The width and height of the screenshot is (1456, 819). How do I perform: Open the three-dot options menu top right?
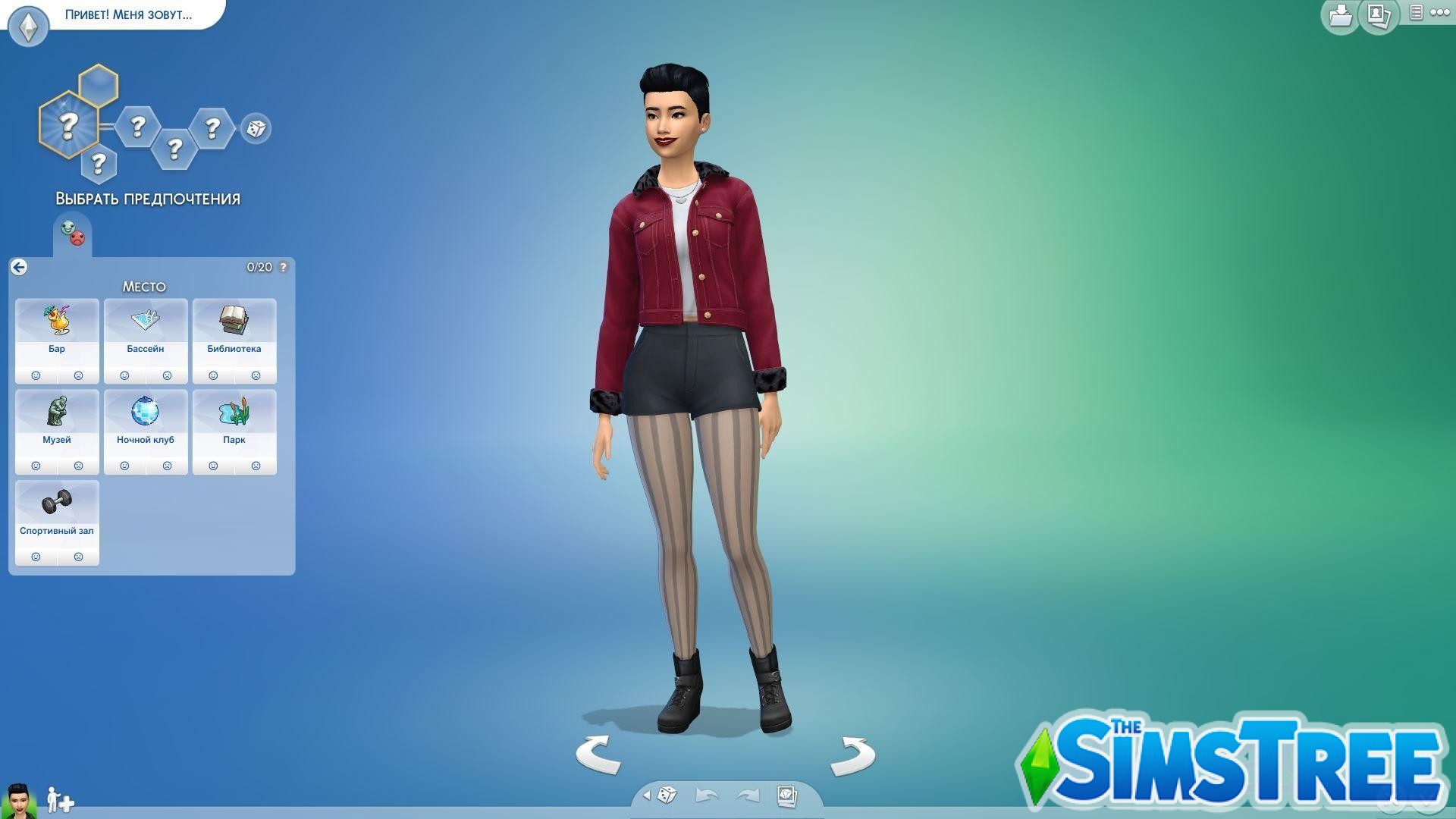click(1440, 12)
